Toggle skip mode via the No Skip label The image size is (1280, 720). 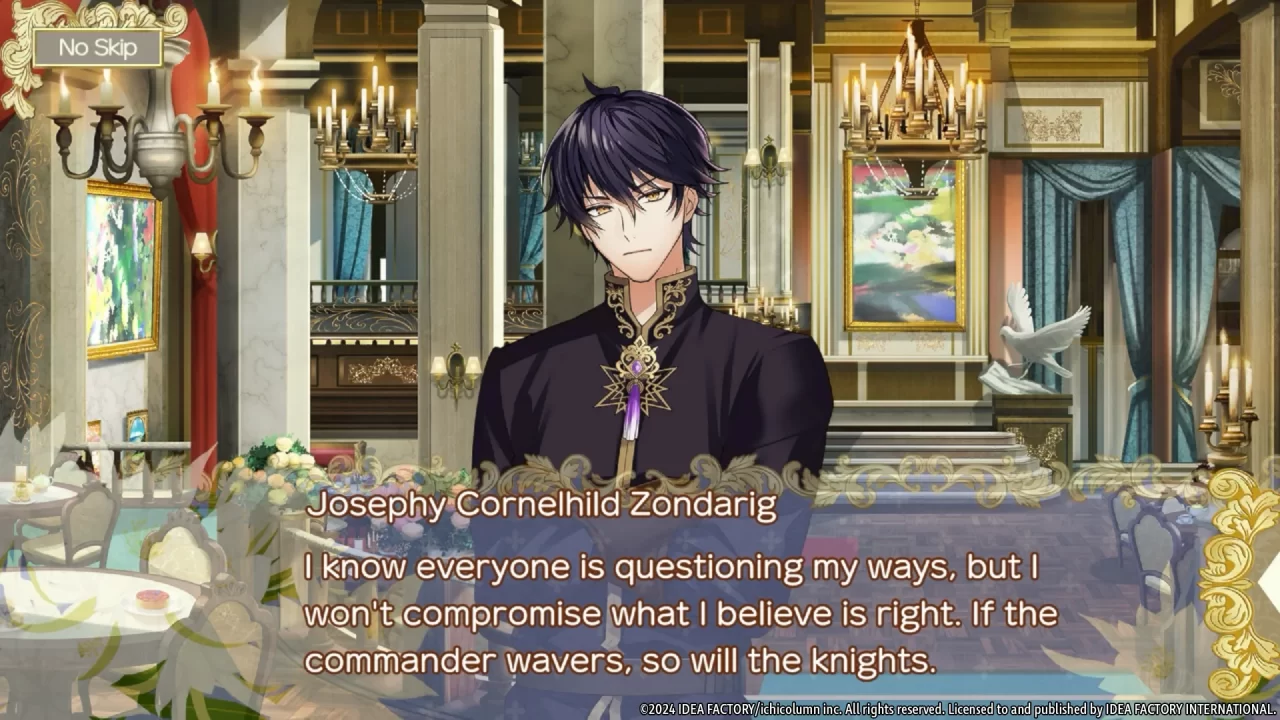(x=97, y=46)
